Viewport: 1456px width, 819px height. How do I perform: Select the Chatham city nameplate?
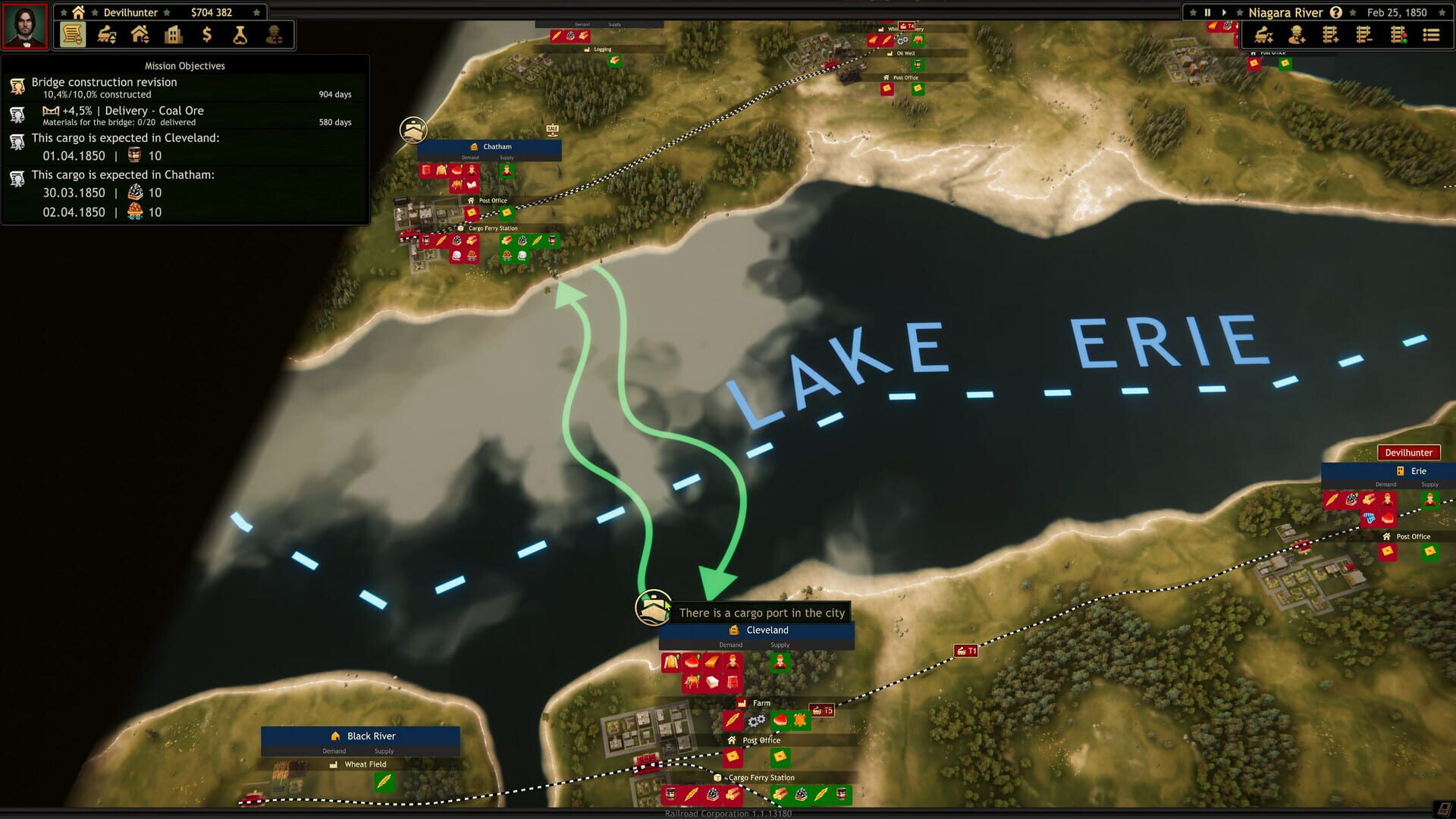(x=497, y=146)
